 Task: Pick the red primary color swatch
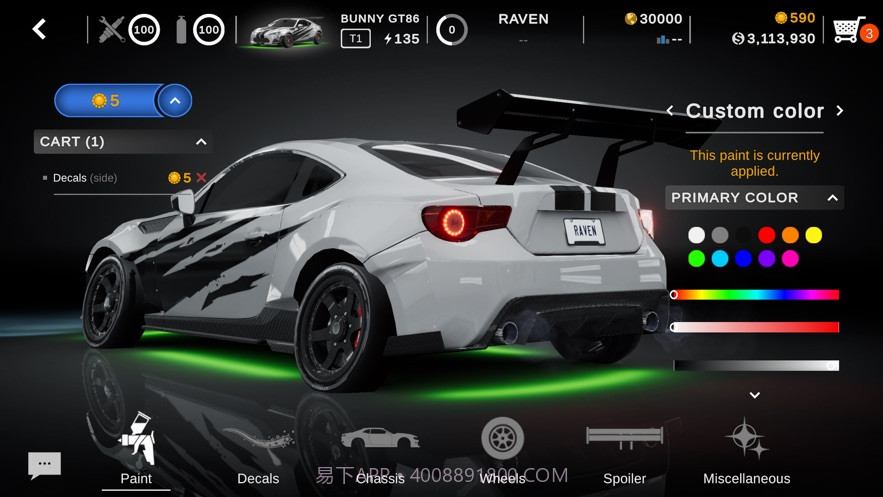point(767,235)
